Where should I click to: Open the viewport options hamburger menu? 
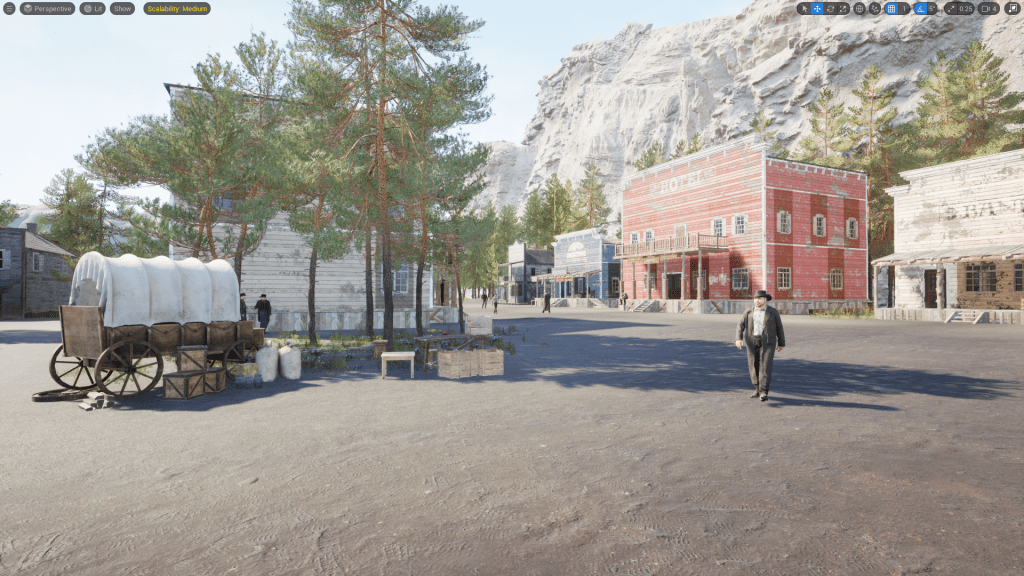point(9,8)
